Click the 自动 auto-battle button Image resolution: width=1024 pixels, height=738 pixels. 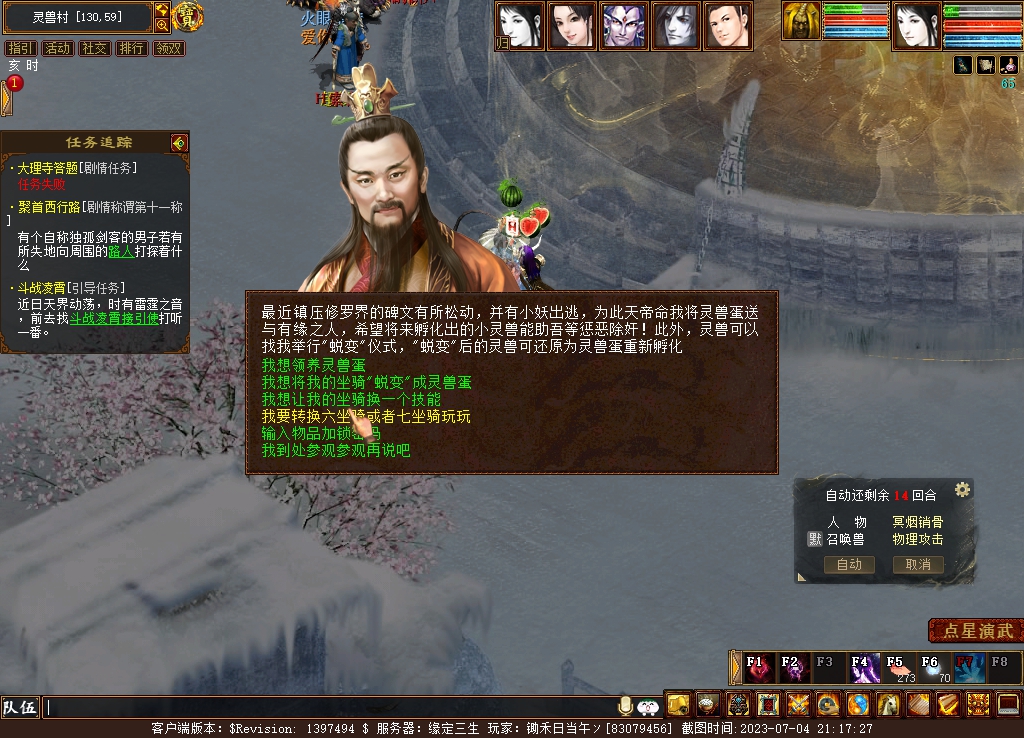click(x=849, y=565)
